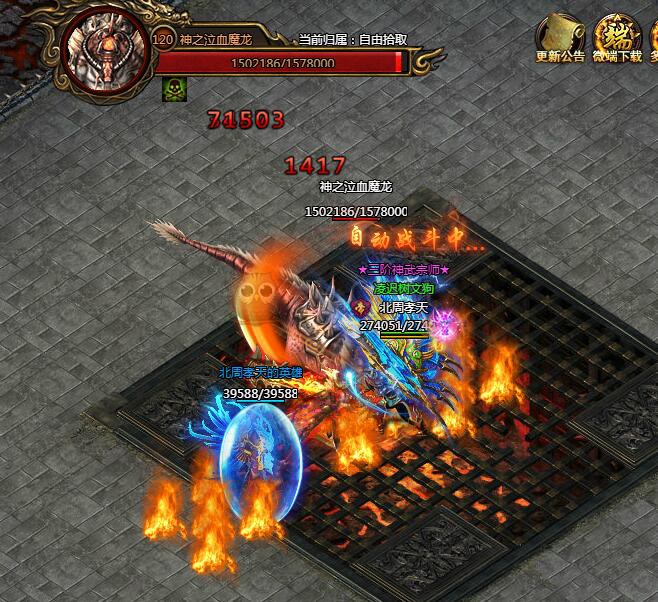Click the green skull debuff icon
This screenshot has height=602, width=658.
172,89
